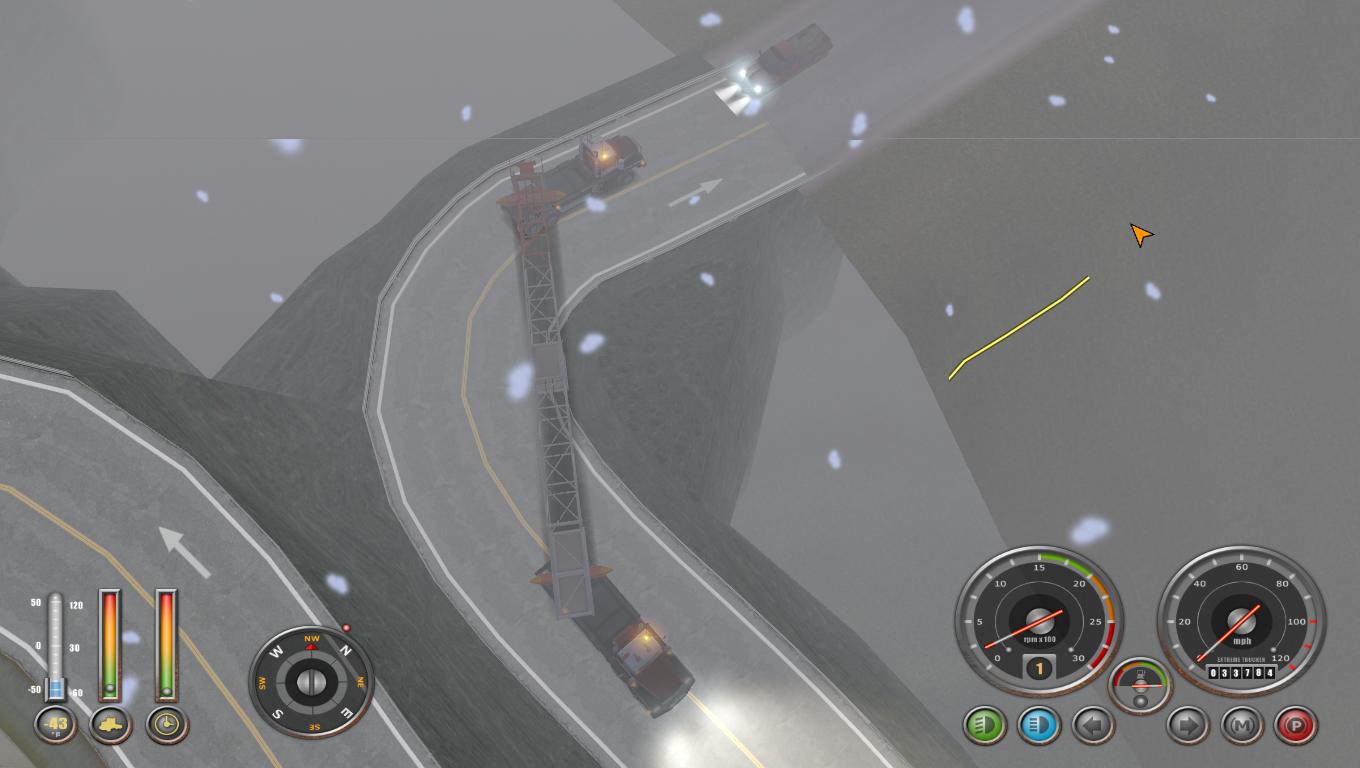Click the compass dial
Screen dimensions: 1360x768
pyautogui.click(x=311, y=683)
